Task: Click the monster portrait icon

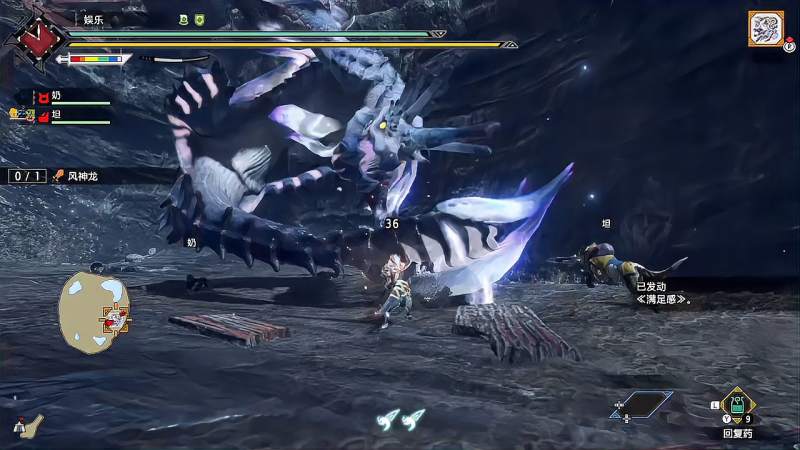Action: [765, 29]
